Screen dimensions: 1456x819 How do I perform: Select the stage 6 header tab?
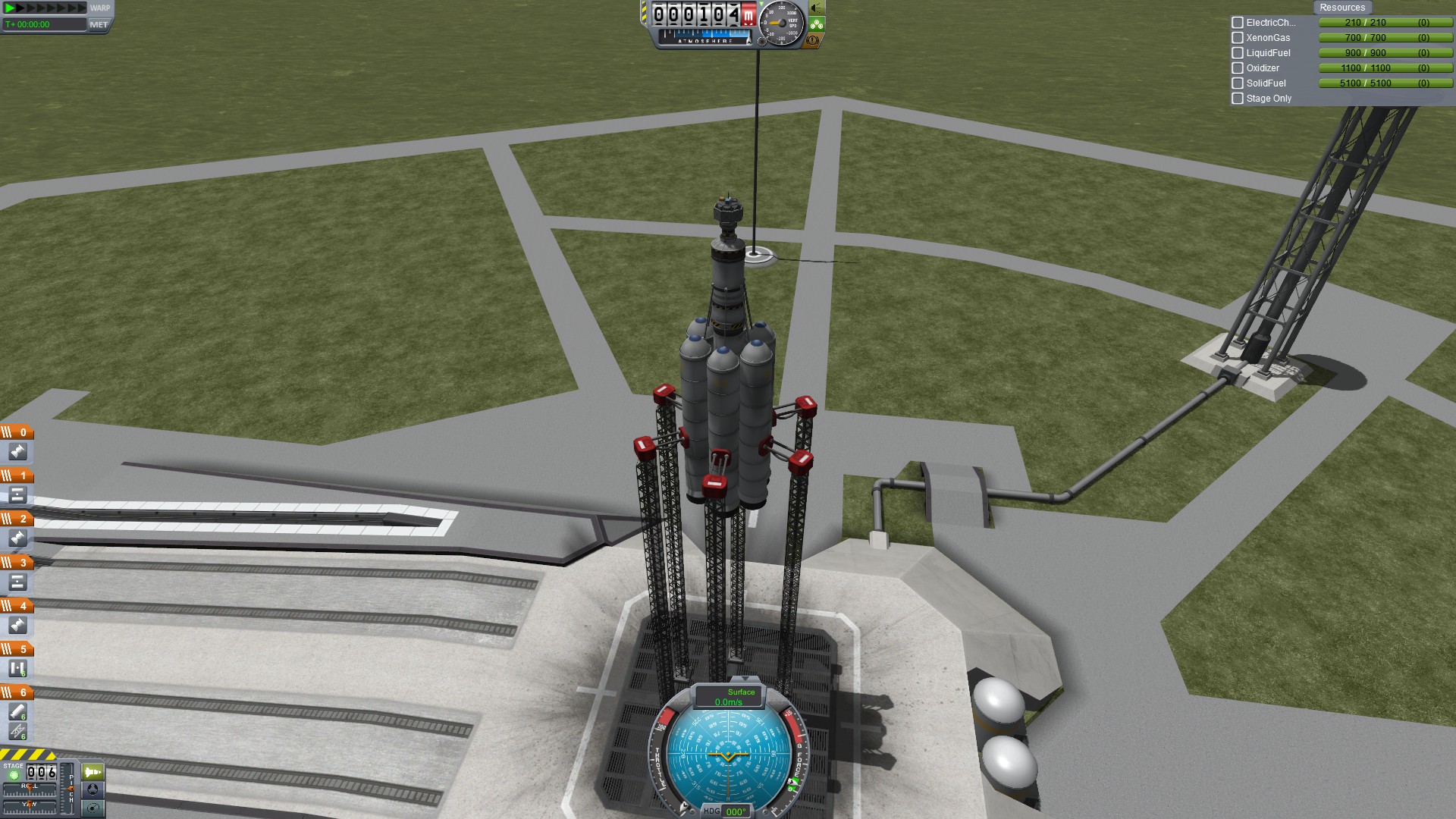point(17,692)
